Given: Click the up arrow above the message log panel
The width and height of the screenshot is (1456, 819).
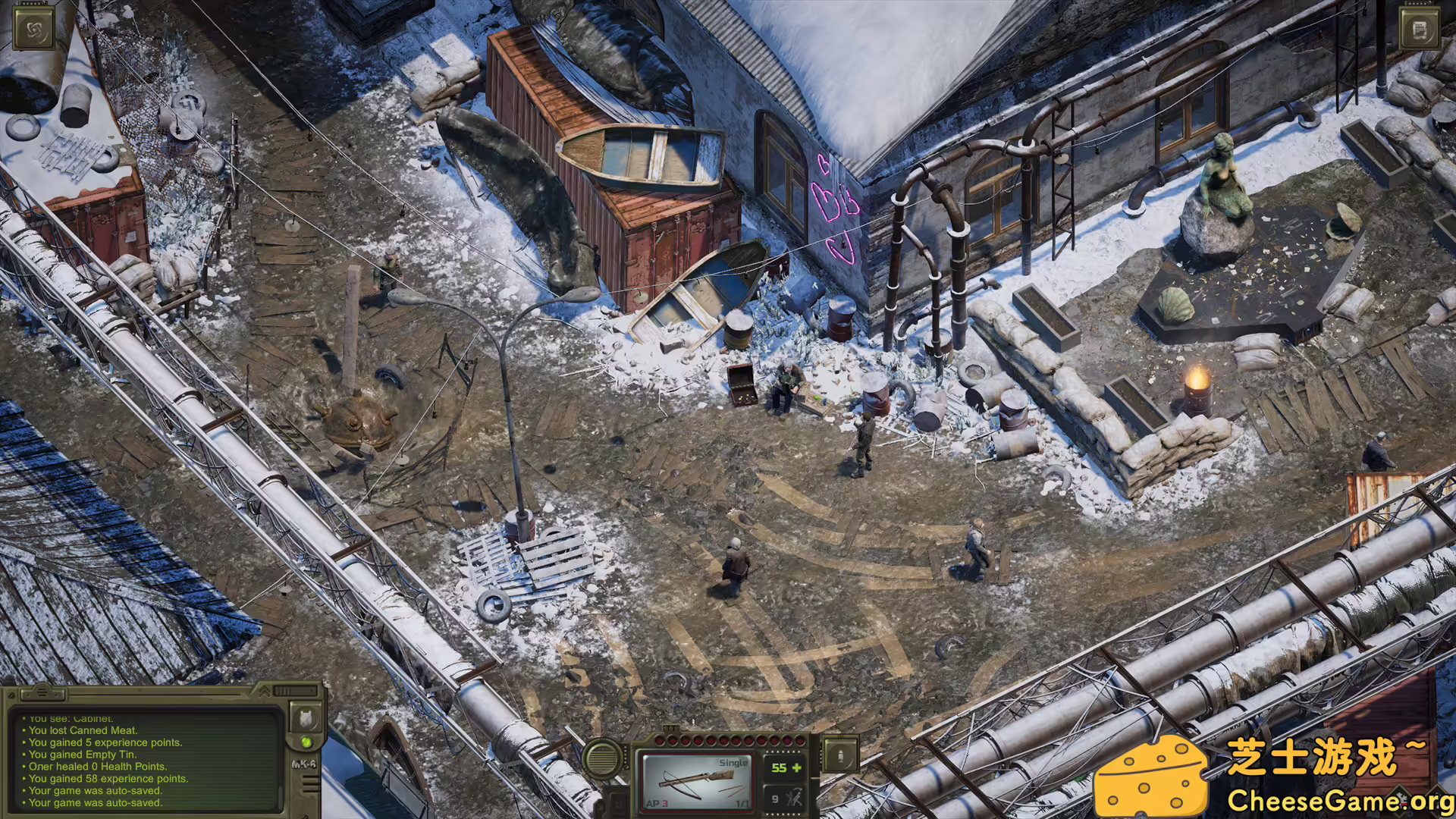Looking at the screenshot, I should pyautogui.click(x=42, y=693).
